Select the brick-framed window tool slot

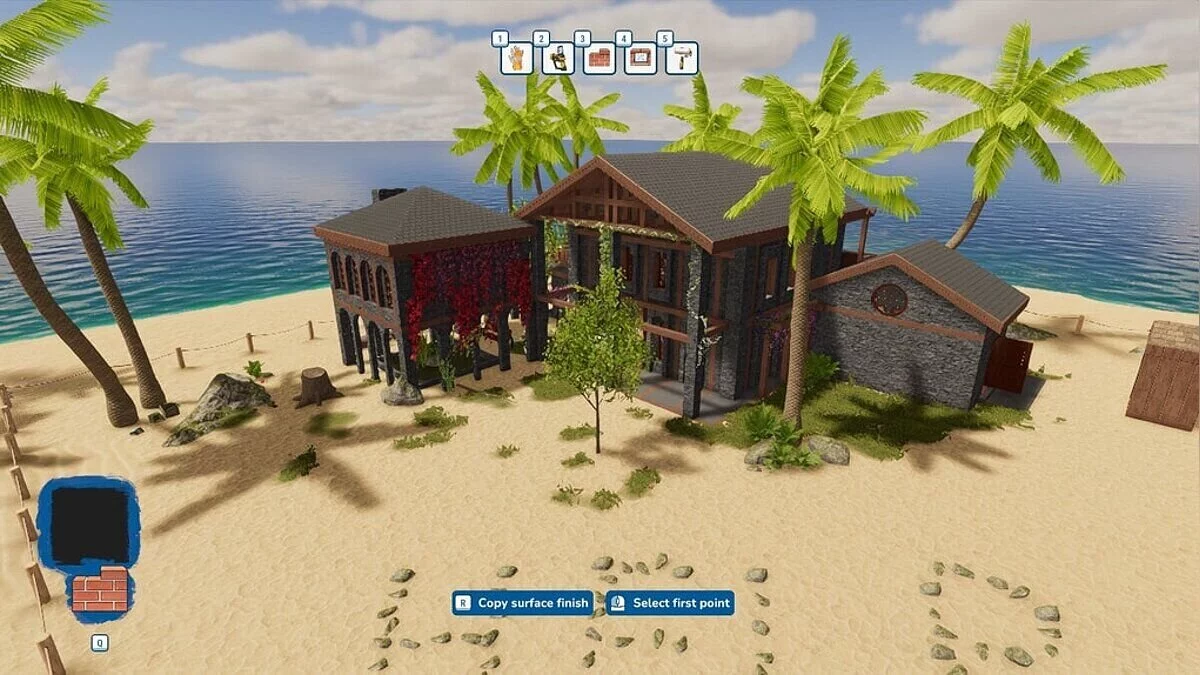point(640,59)
